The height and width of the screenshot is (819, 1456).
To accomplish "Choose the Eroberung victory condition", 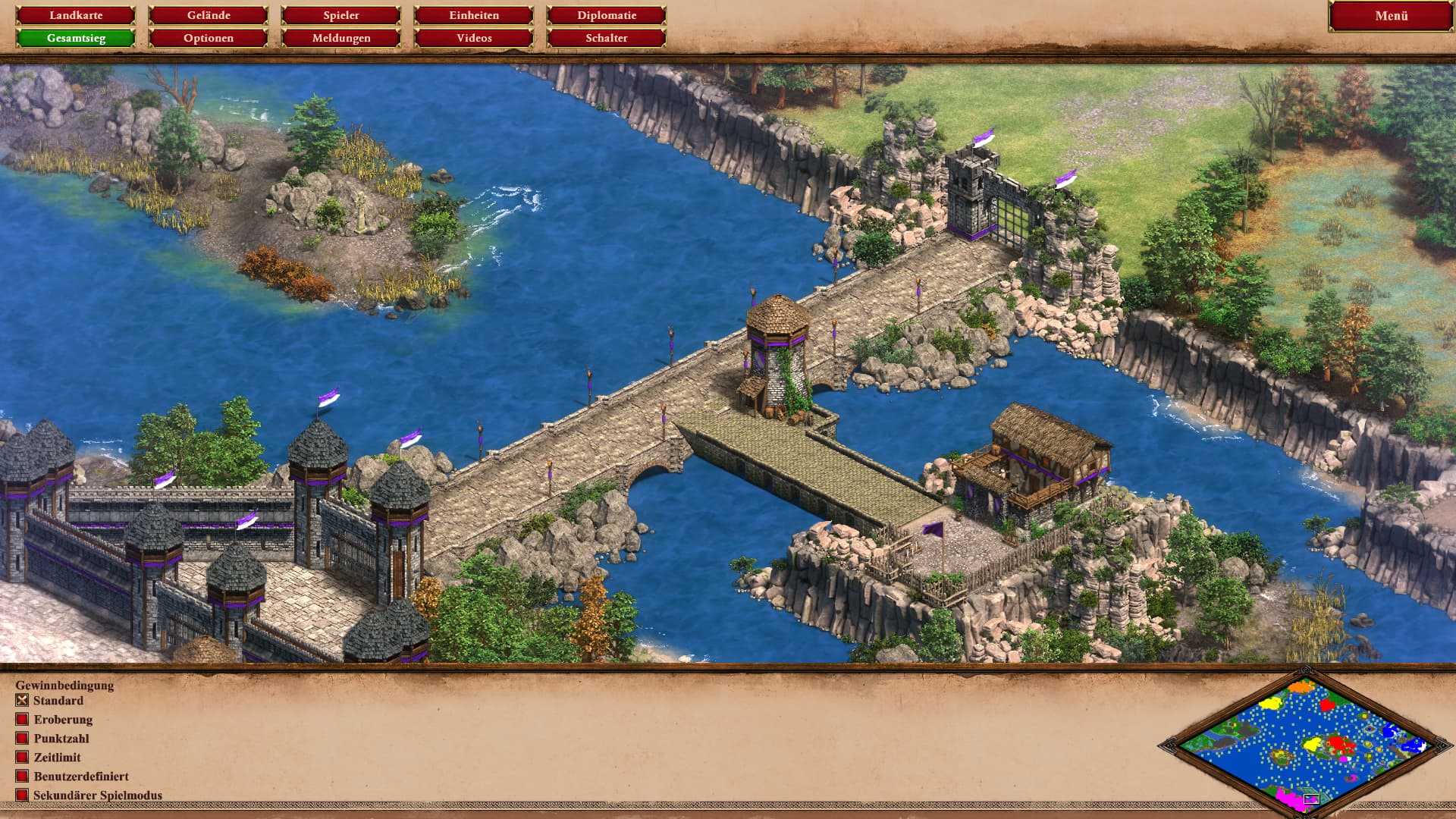I will pyautogui.click(x=22, y=720).
